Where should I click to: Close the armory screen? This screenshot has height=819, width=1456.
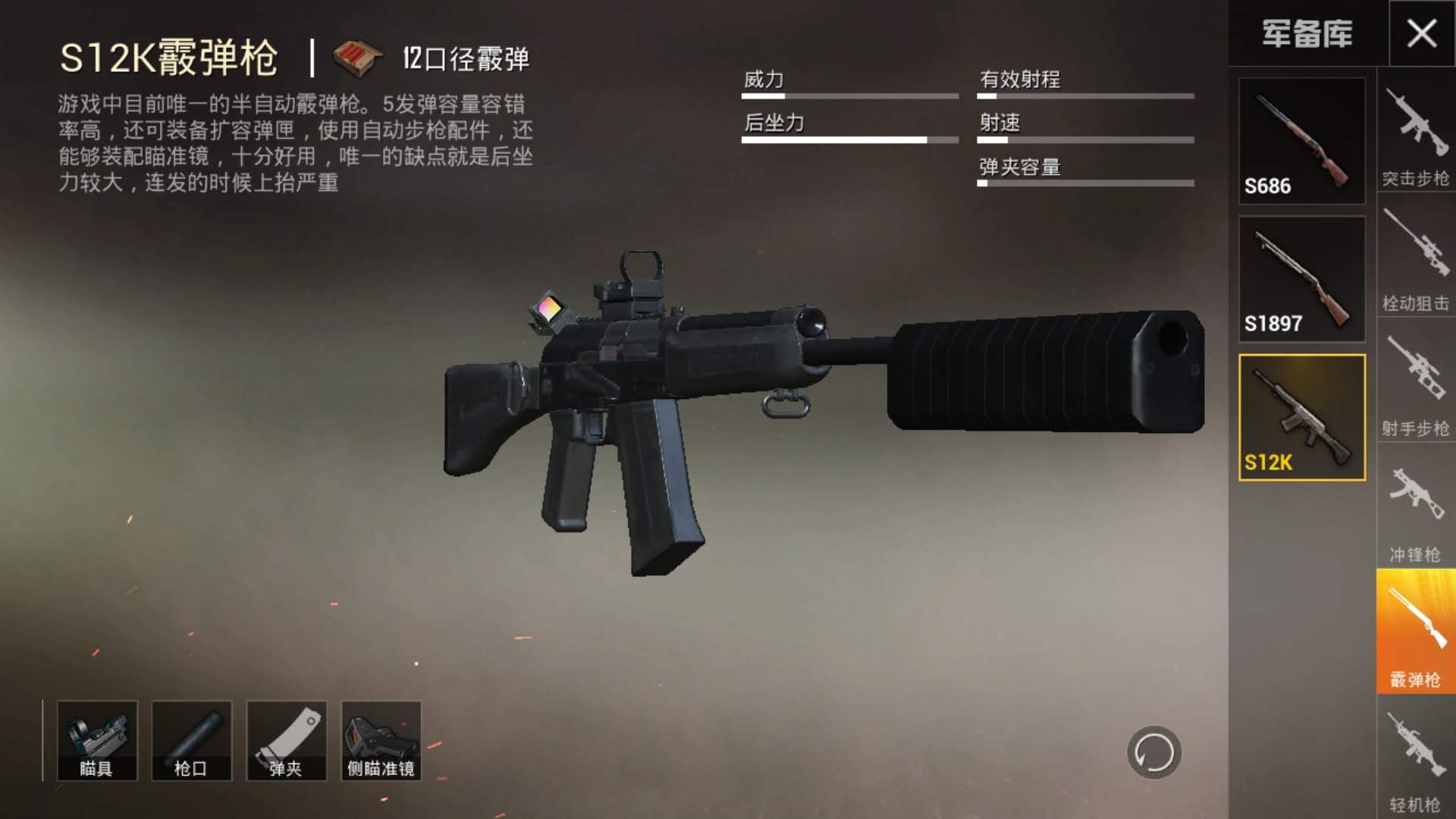click(x=1424, y=32)
